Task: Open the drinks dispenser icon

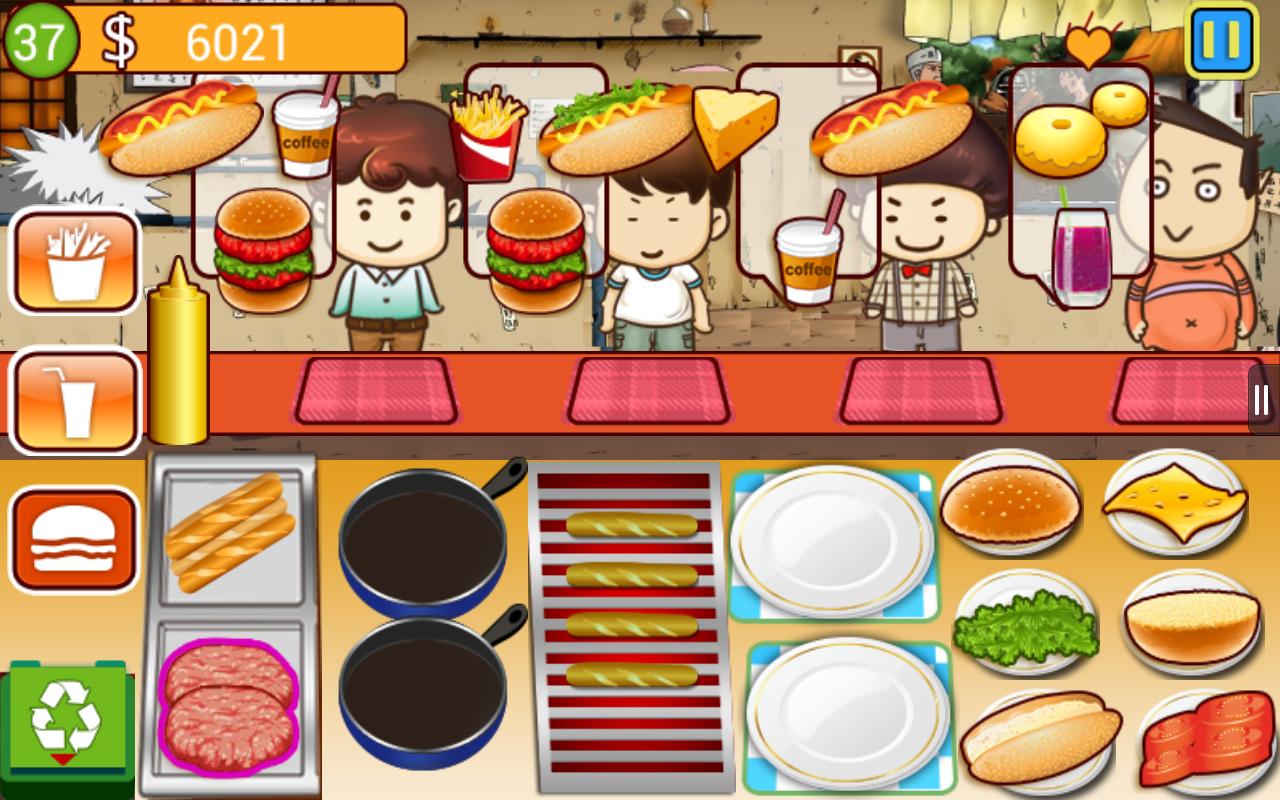Action: tap(75, 400)
